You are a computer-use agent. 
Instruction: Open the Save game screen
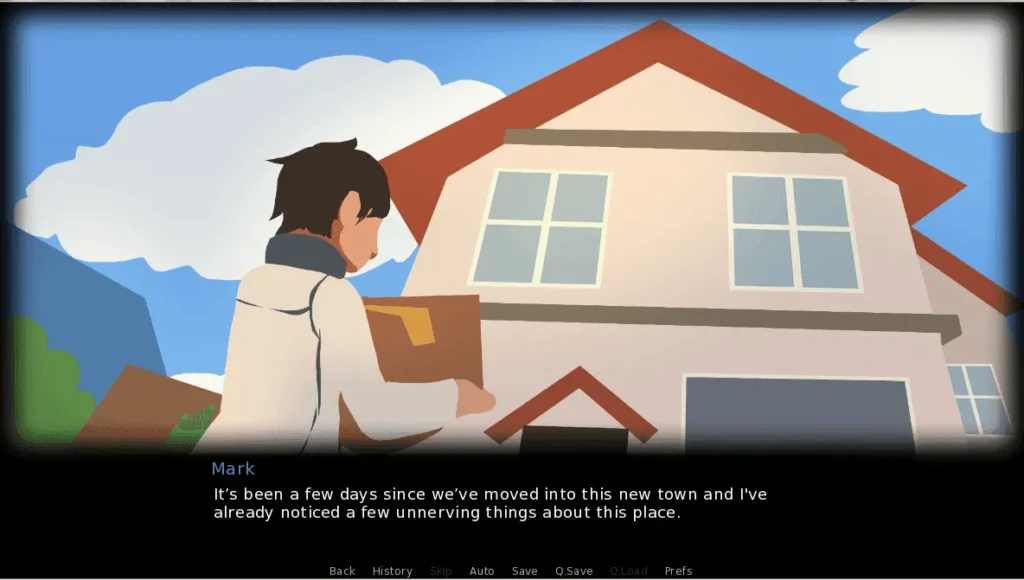524,571
